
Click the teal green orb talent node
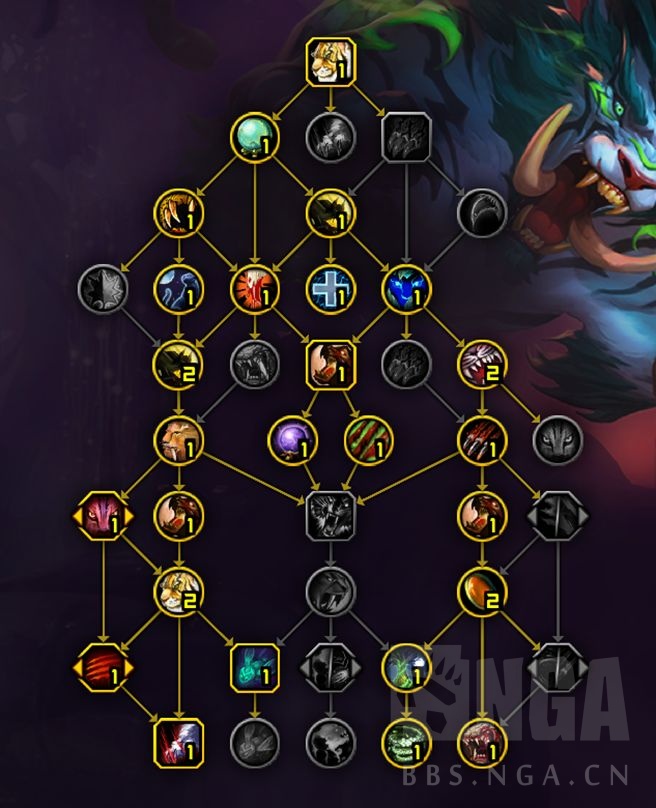(x=255, y=137)
